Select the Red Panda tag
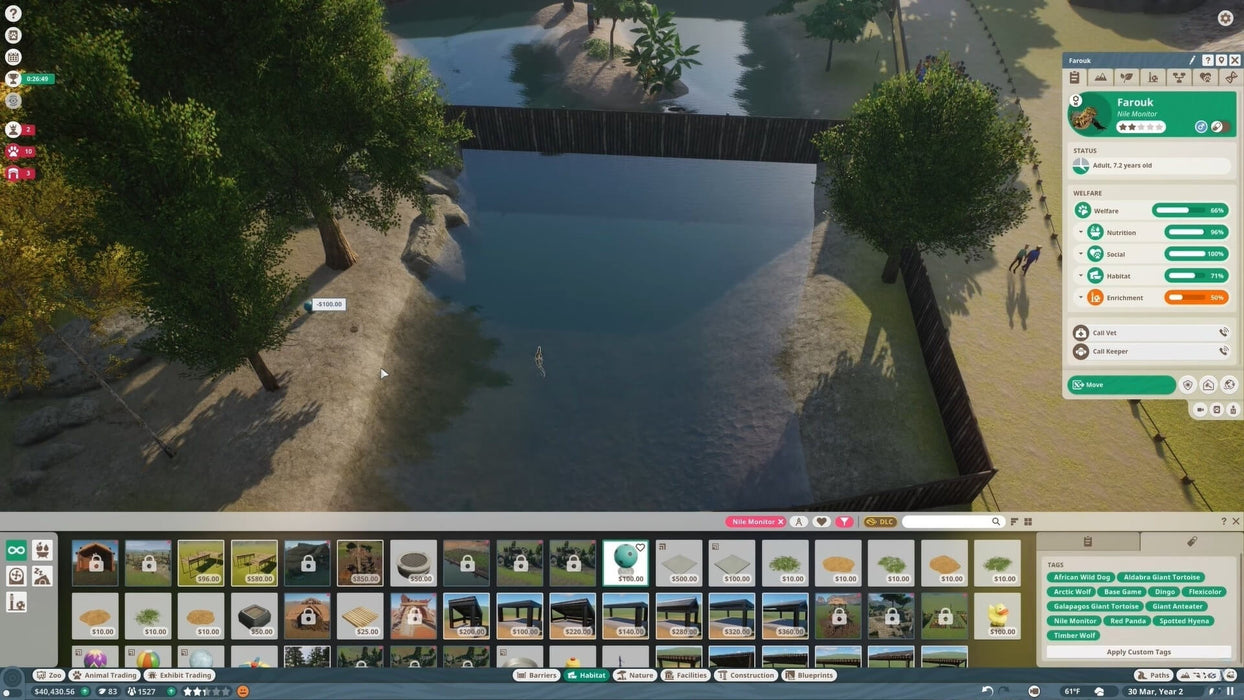 [1127, 621]
